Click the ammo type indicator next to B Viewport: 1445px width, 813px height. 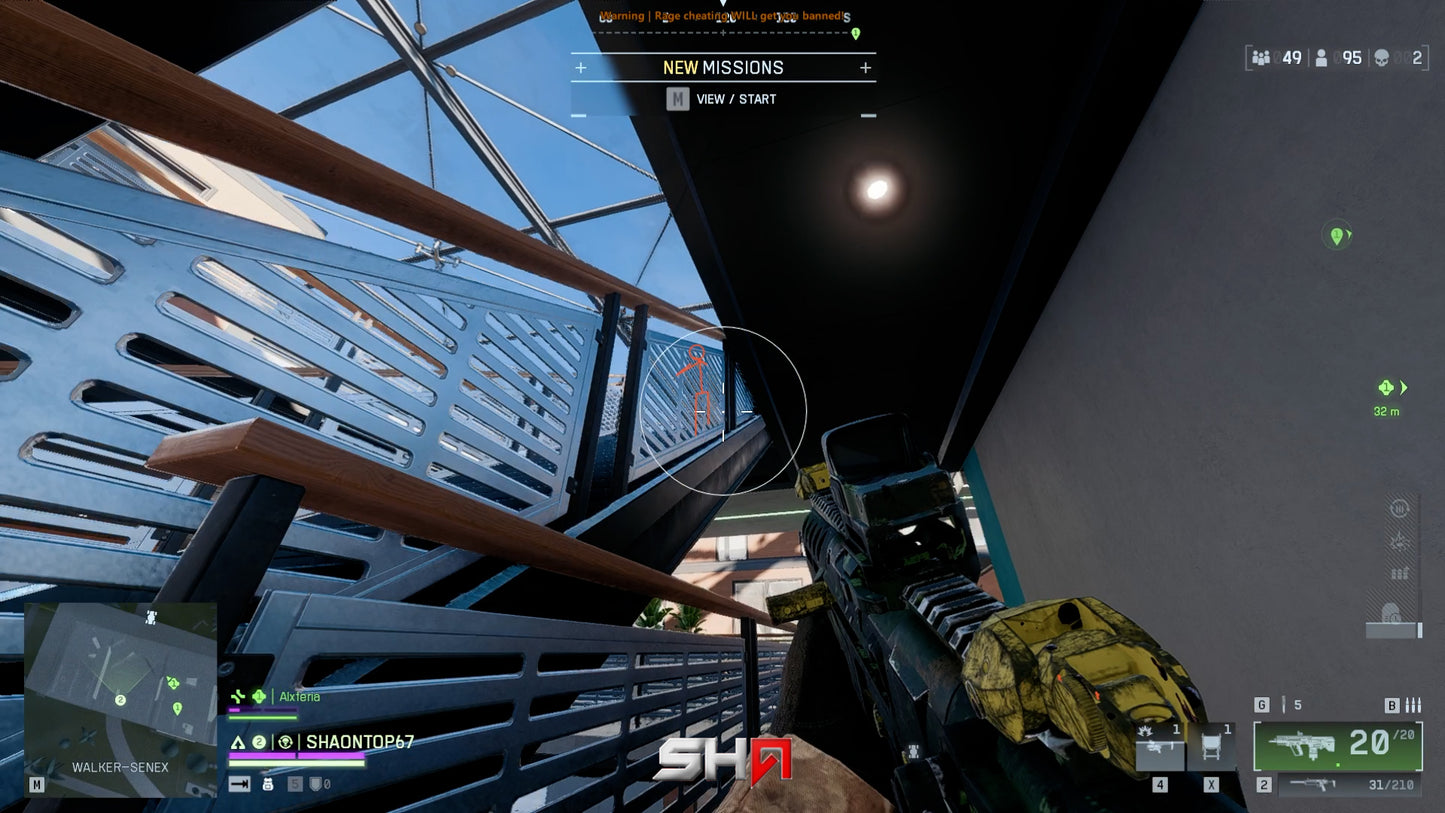(x=1413, y=705)
